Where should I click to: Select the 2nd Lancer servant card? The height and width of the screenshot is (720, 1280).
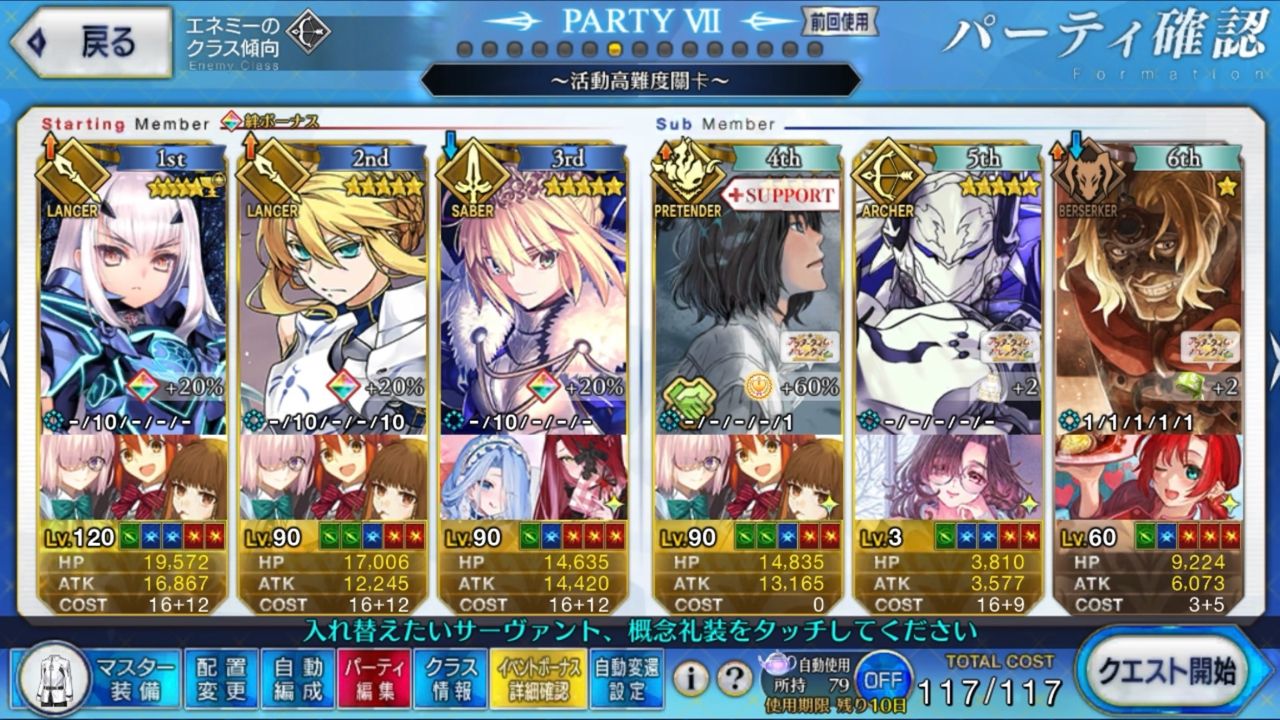[x=334, y=300]
